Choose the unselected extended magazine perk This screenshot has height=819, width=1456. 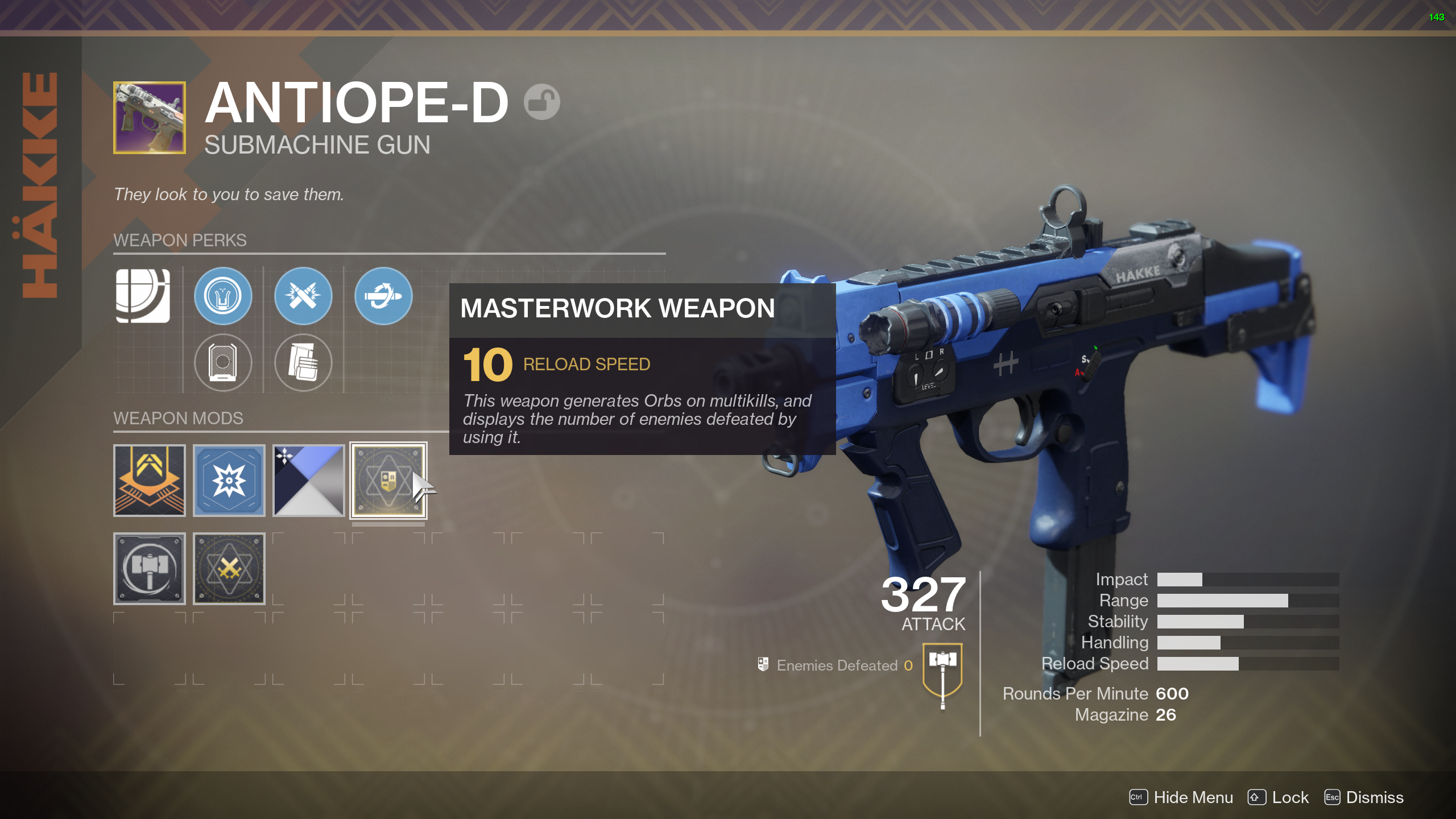303,362
